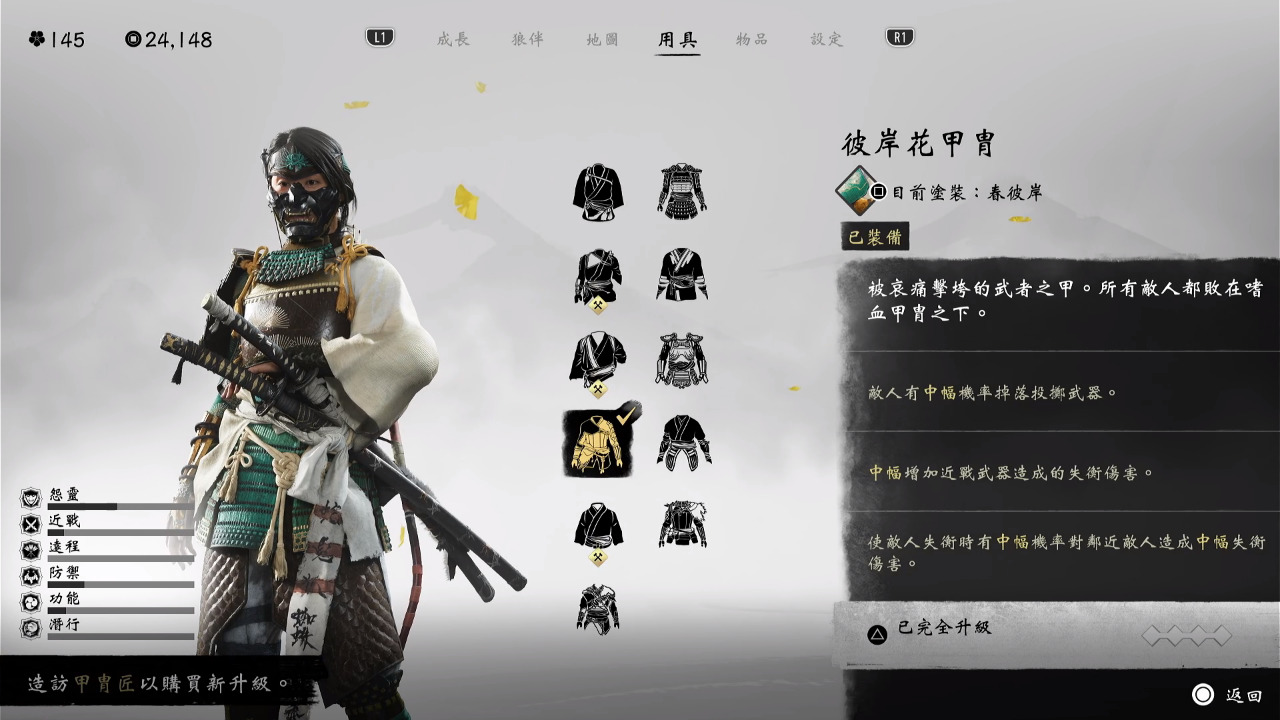Switch to the 成長 tab

tap(453, 39)
